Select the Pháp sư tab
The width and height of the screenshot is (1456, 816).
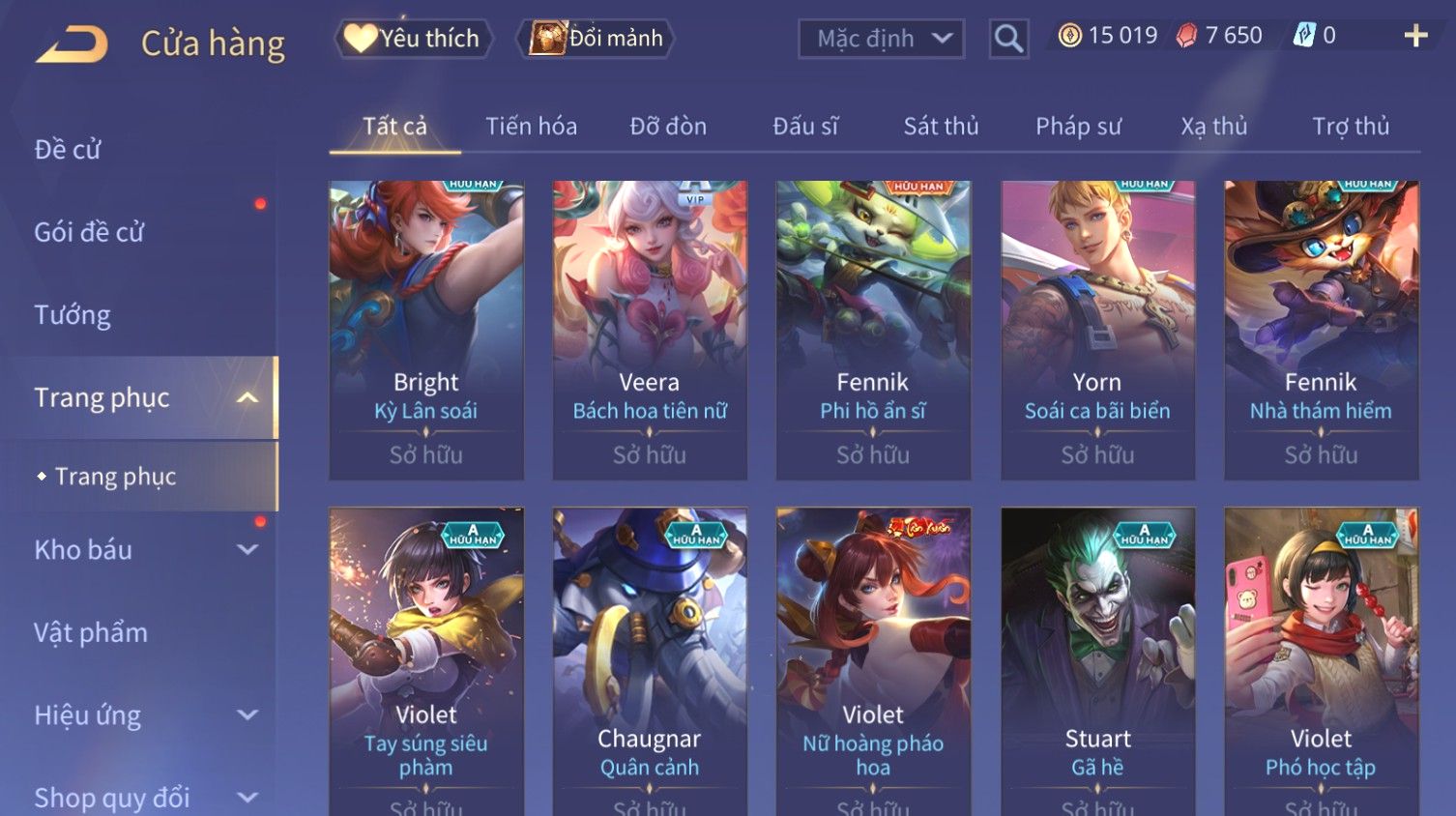pos(1078,127)
